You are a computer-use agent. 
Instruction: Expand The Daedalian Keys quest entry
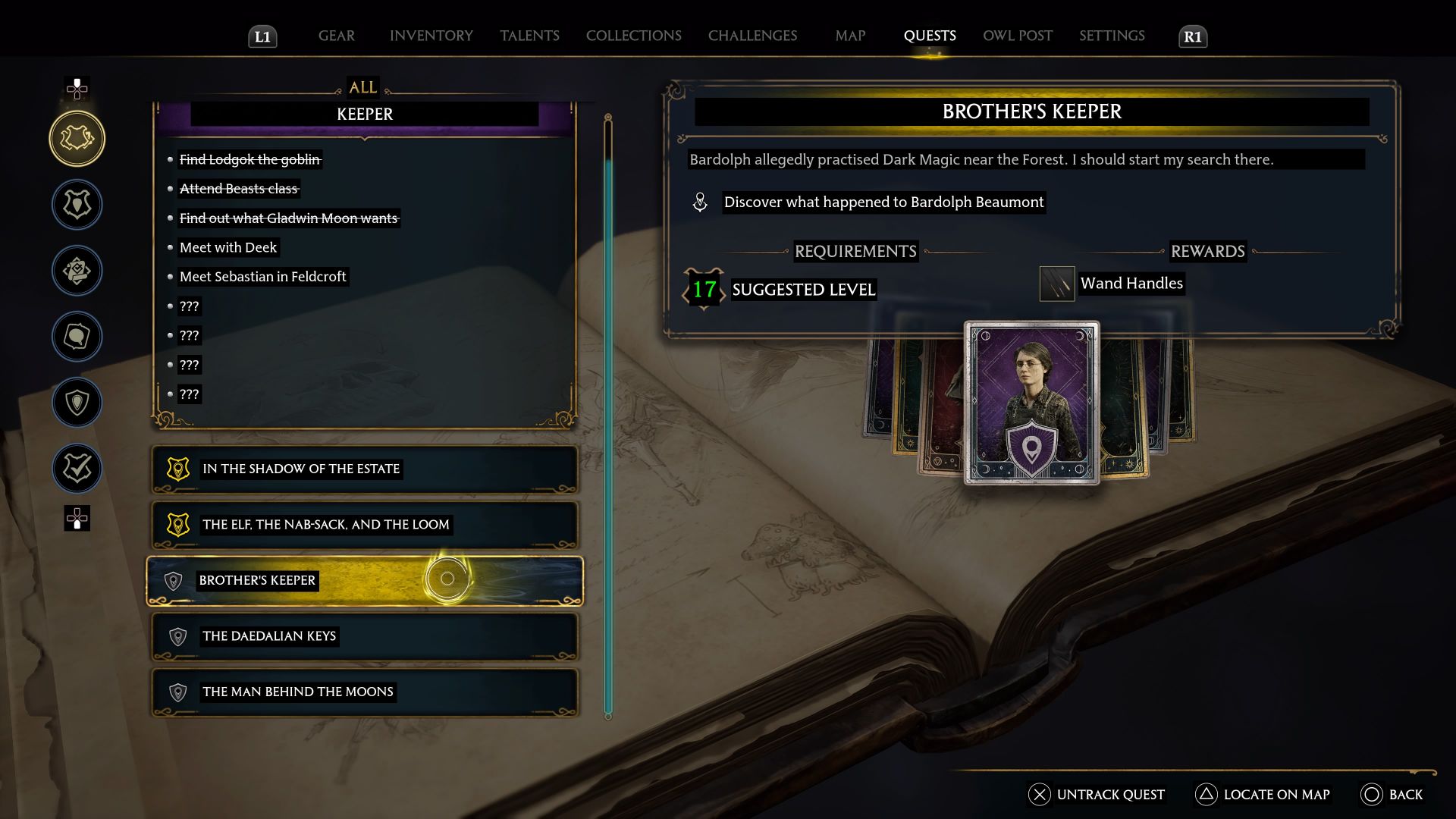coord(364,636)
